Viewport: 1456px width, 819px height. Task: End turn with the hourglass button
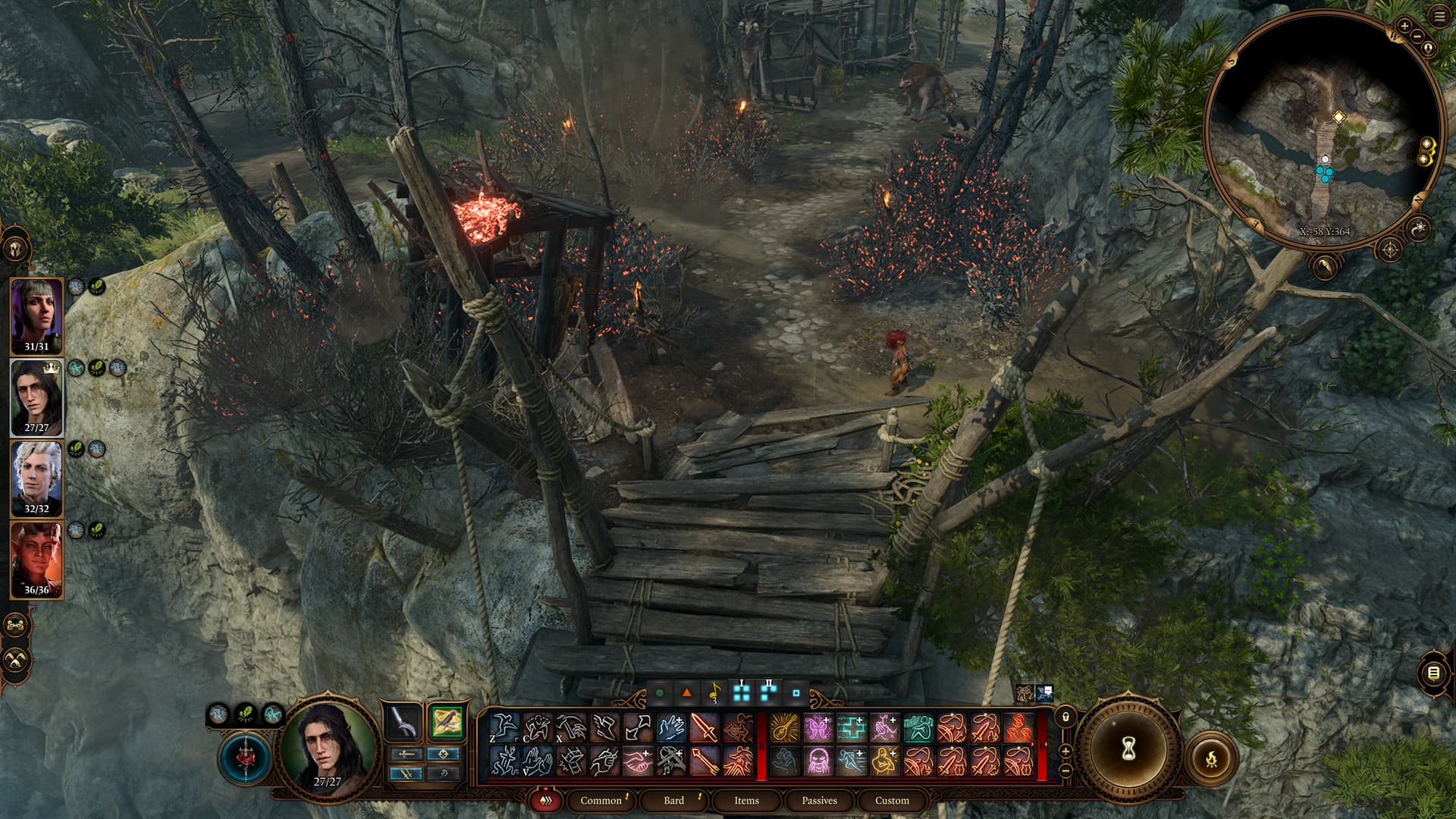1127,749
